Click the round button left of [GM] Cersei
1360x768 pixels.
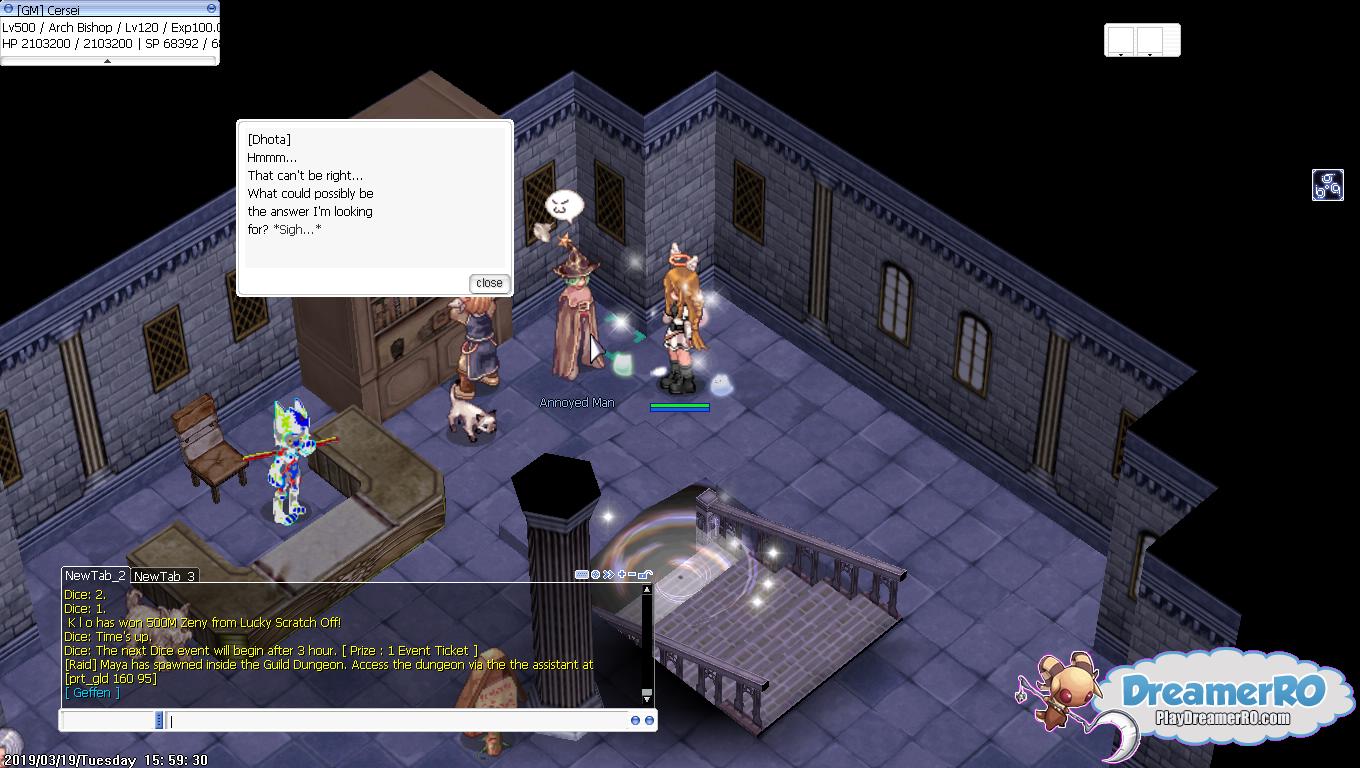pyautogui.click(x=8, y=9)
